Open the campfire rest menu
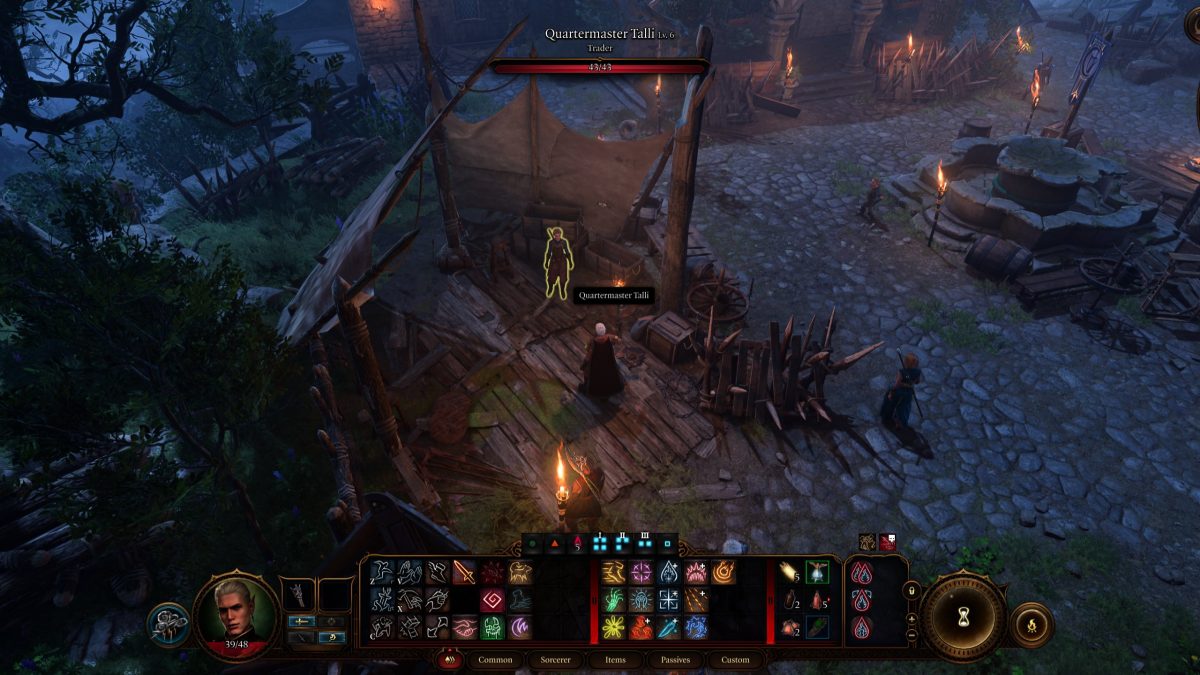This screenshot has height=675, width=1200. point(1030,625)
